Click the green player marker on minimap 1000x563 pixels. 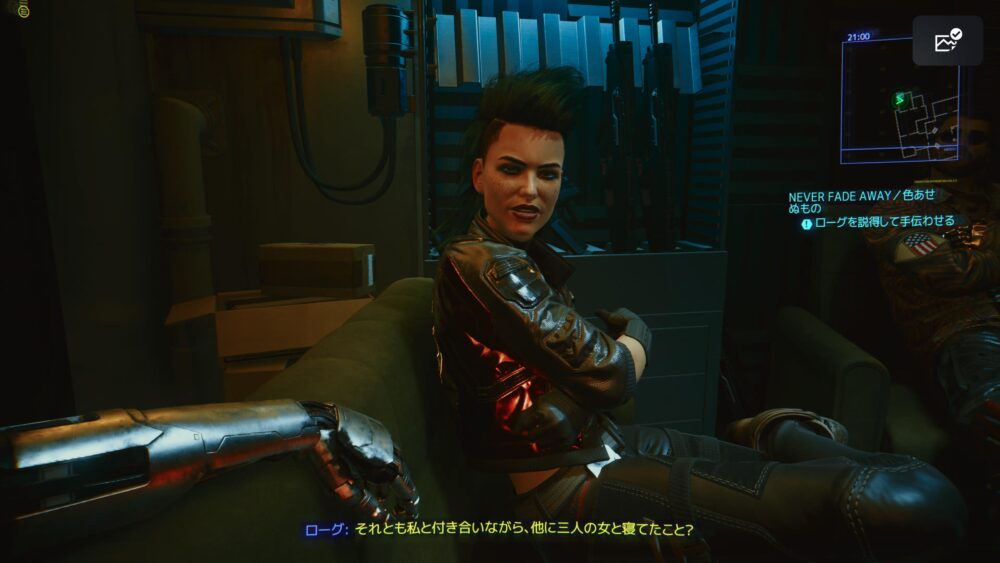(x=898, y=99)
